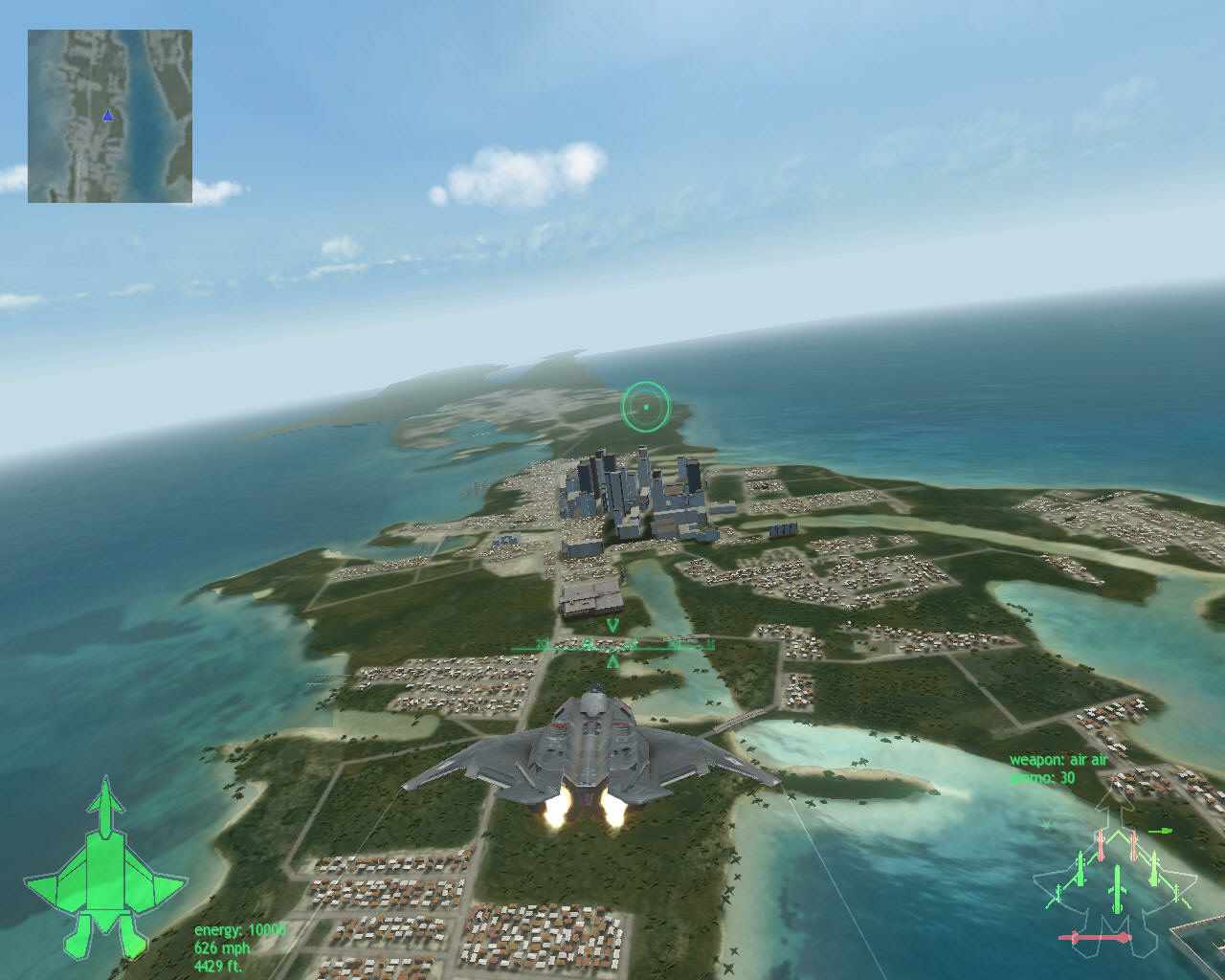Click the small torpedo icon near the weapons panel
The image size is (1225, 980).
pos(1160,832)
